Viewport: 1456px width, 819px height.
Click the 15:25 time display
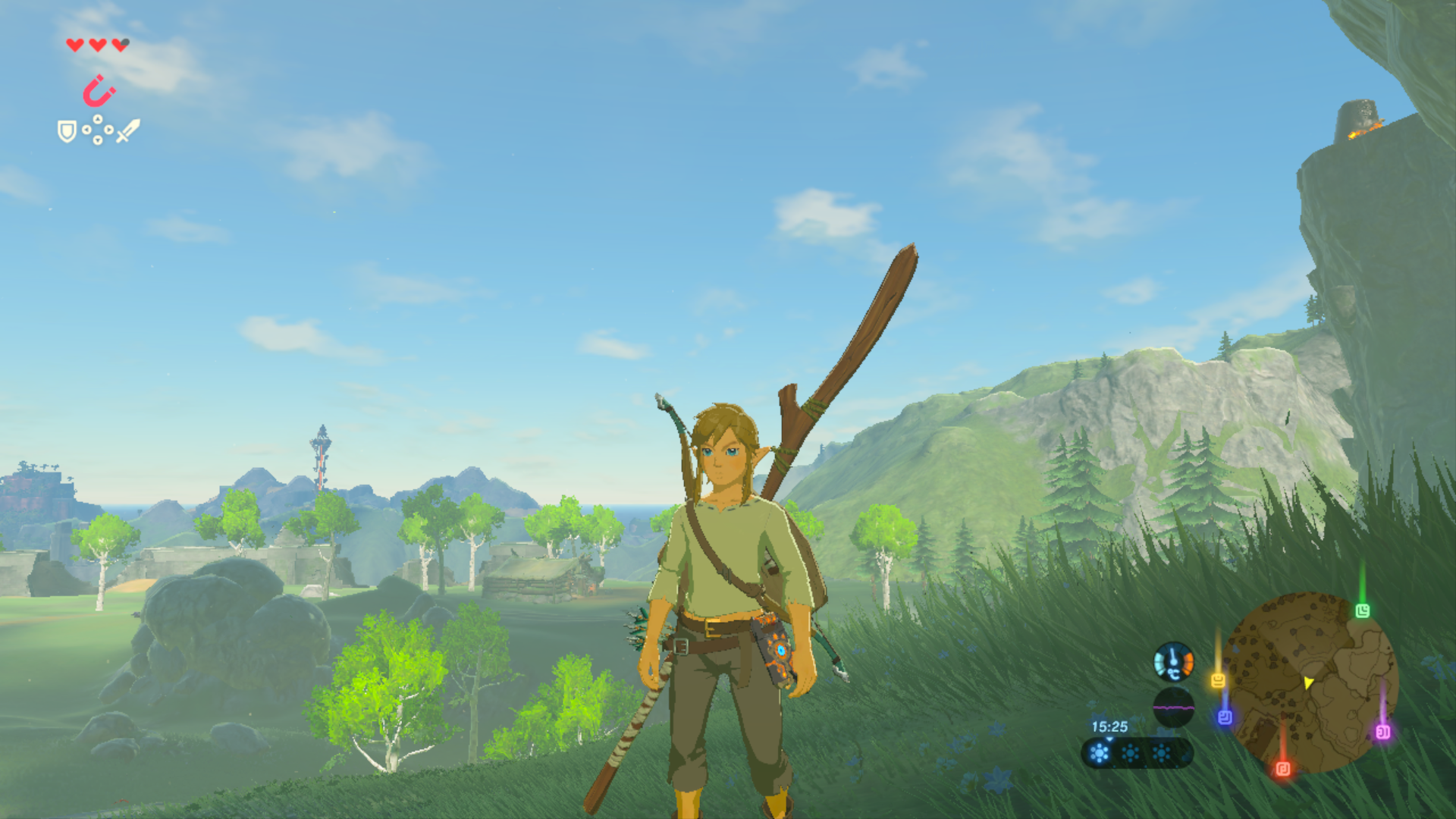(1110, 726)
